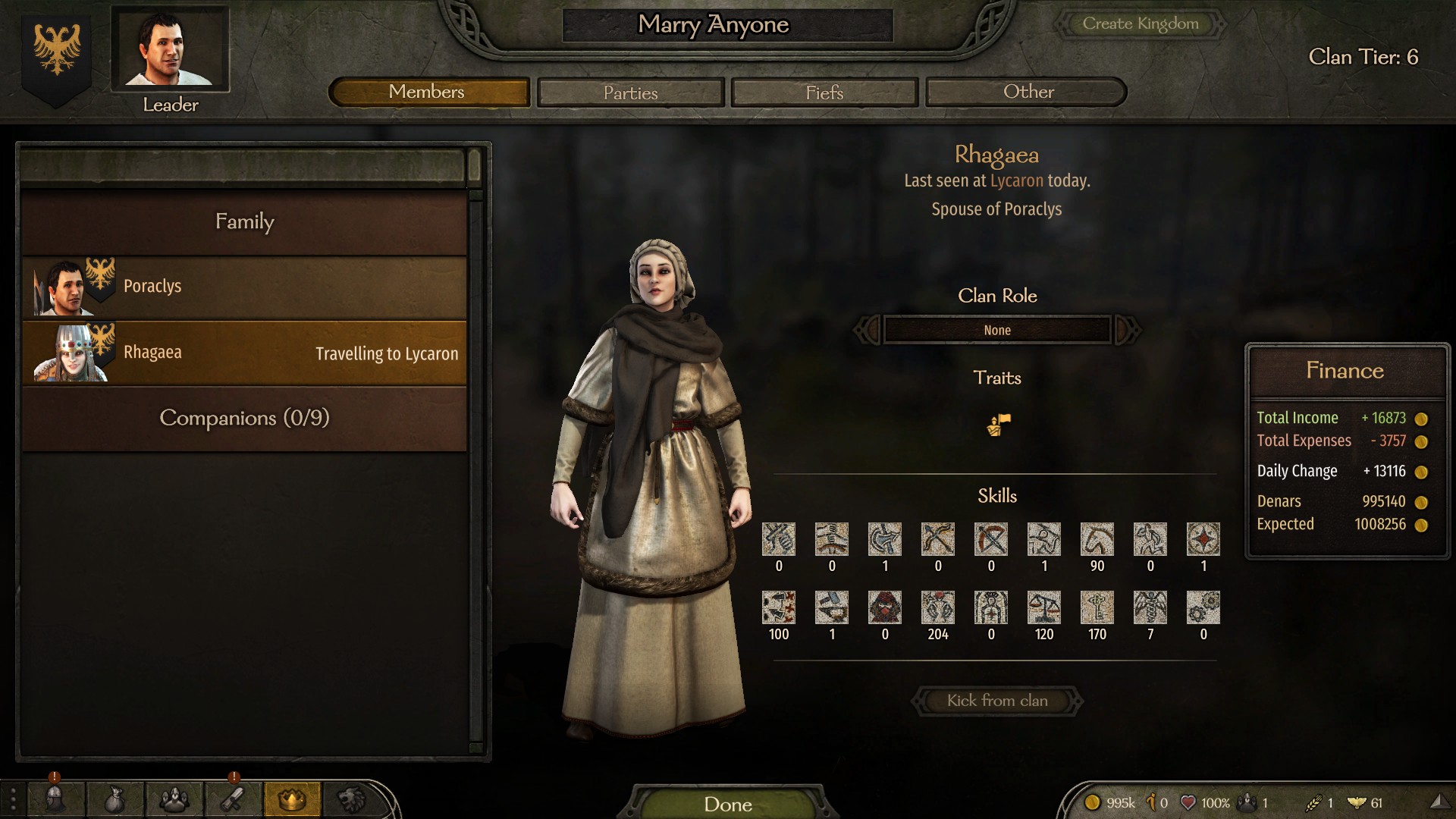1456x819 pixels.
Task: Confirm with the Done button
Action: pos(727,804)
